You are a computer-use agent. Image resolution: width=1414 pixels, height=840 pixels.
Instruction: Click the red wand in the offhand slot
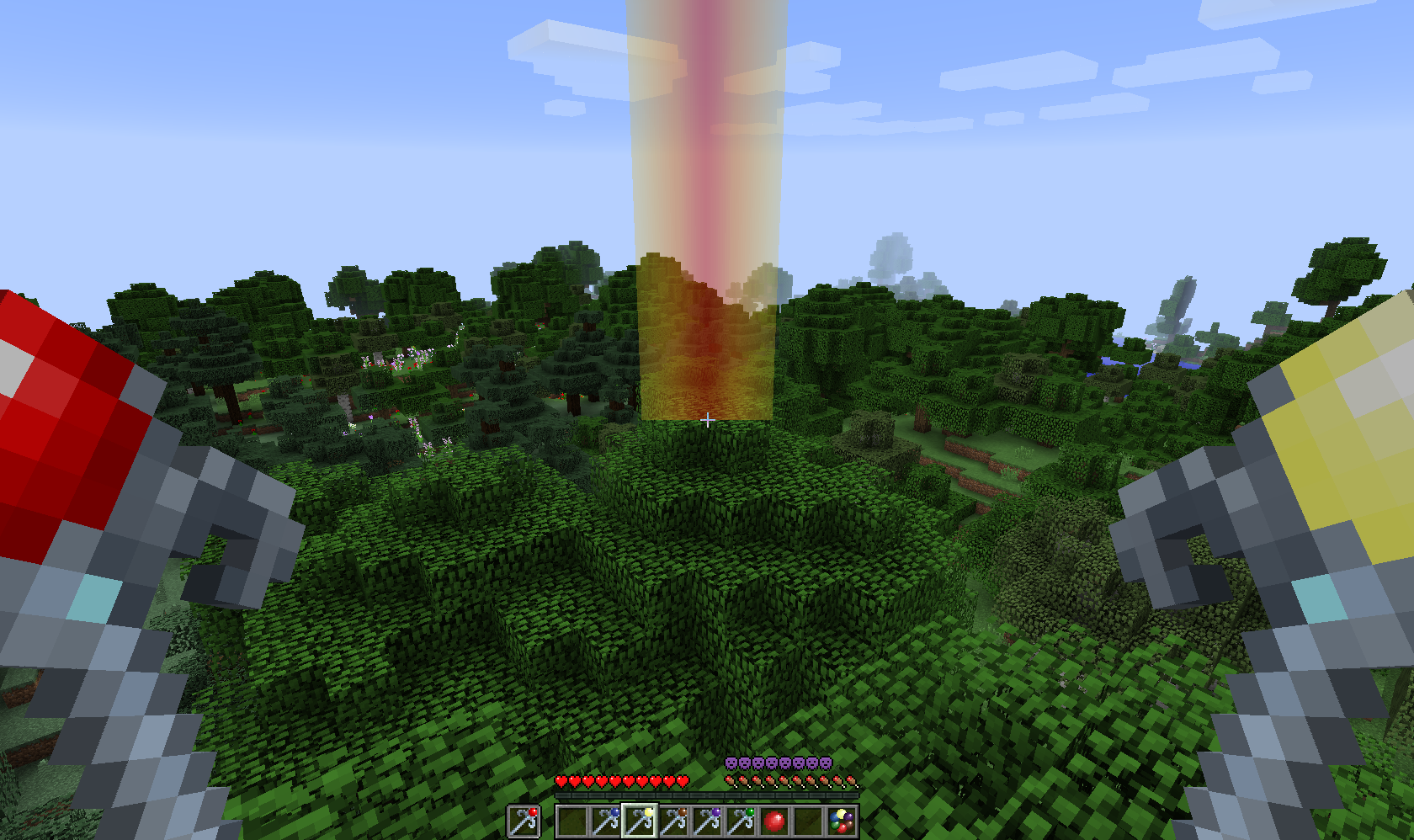point(523,821)
